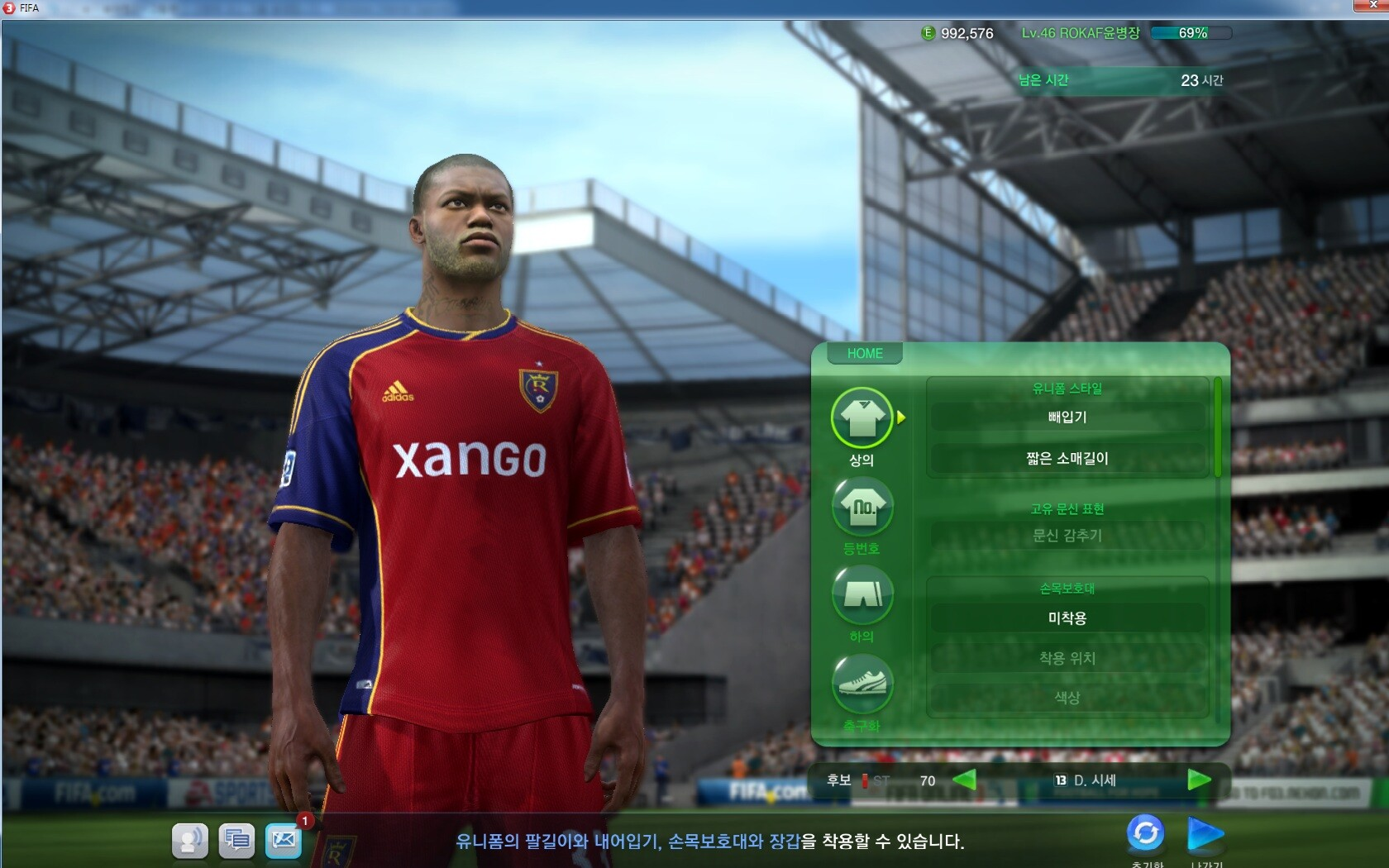1389x868 pixels.
Task: Go to next player with right green arrow
Action: [x=1198, y=780]
